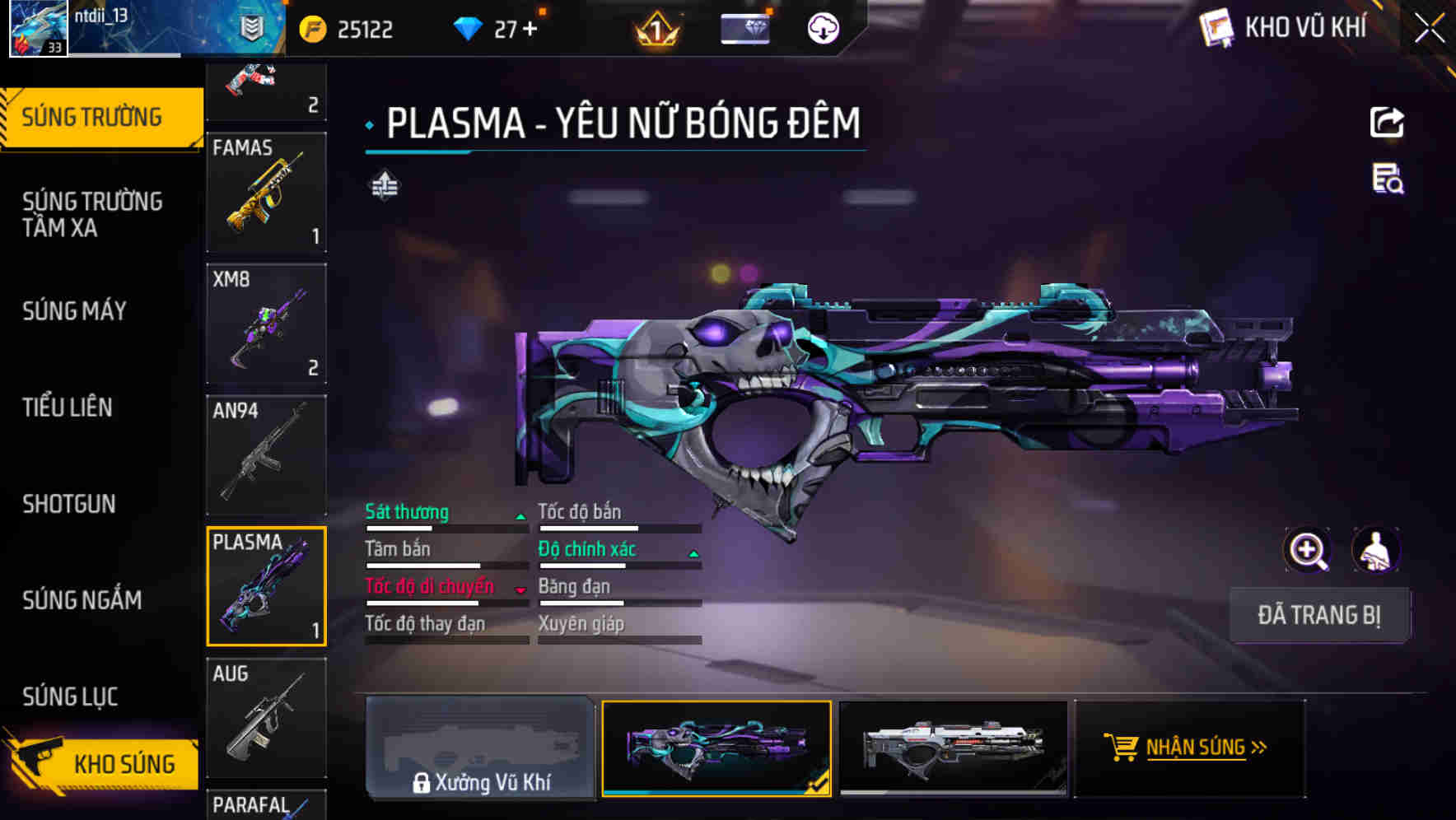
Task: Add diamonds with the plus button
Action: pyautogui.click(x=530, y=30)
